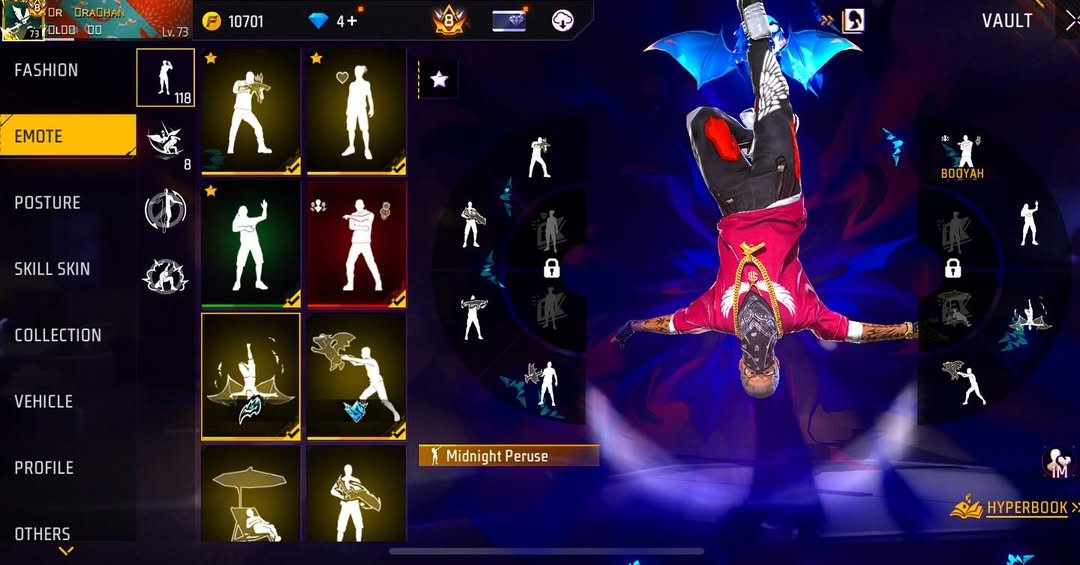The width and height of the screenshot is (1080, 565).
Task: Choose the emote with heart above figure
Action: [x=356, y=112]
